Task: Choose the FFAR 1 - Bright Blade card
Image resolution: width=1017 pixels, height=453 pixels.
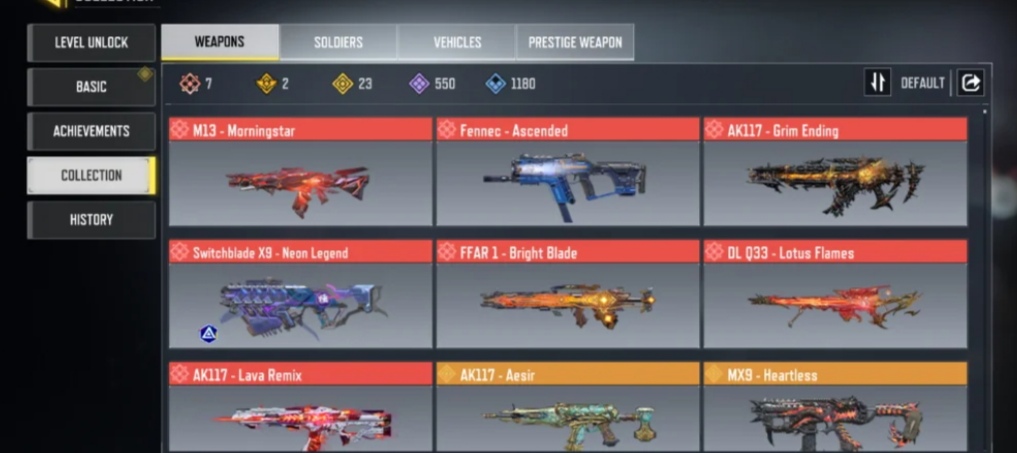Action: click(x=567, y=295)
